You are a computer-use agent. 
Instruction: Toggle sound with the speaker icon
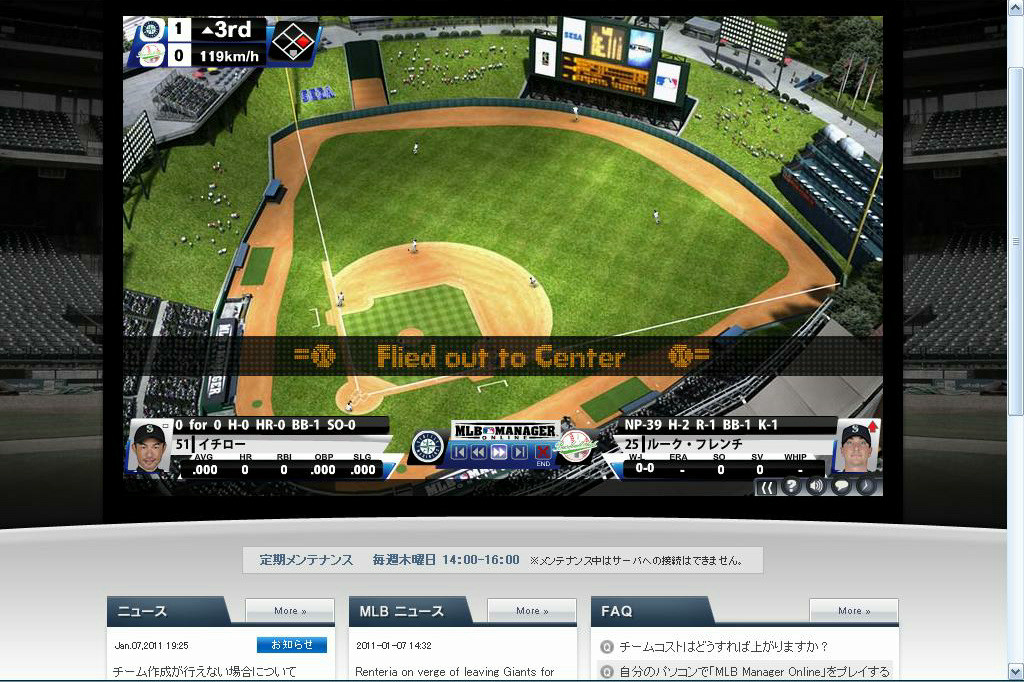click(x=817, y=487)
